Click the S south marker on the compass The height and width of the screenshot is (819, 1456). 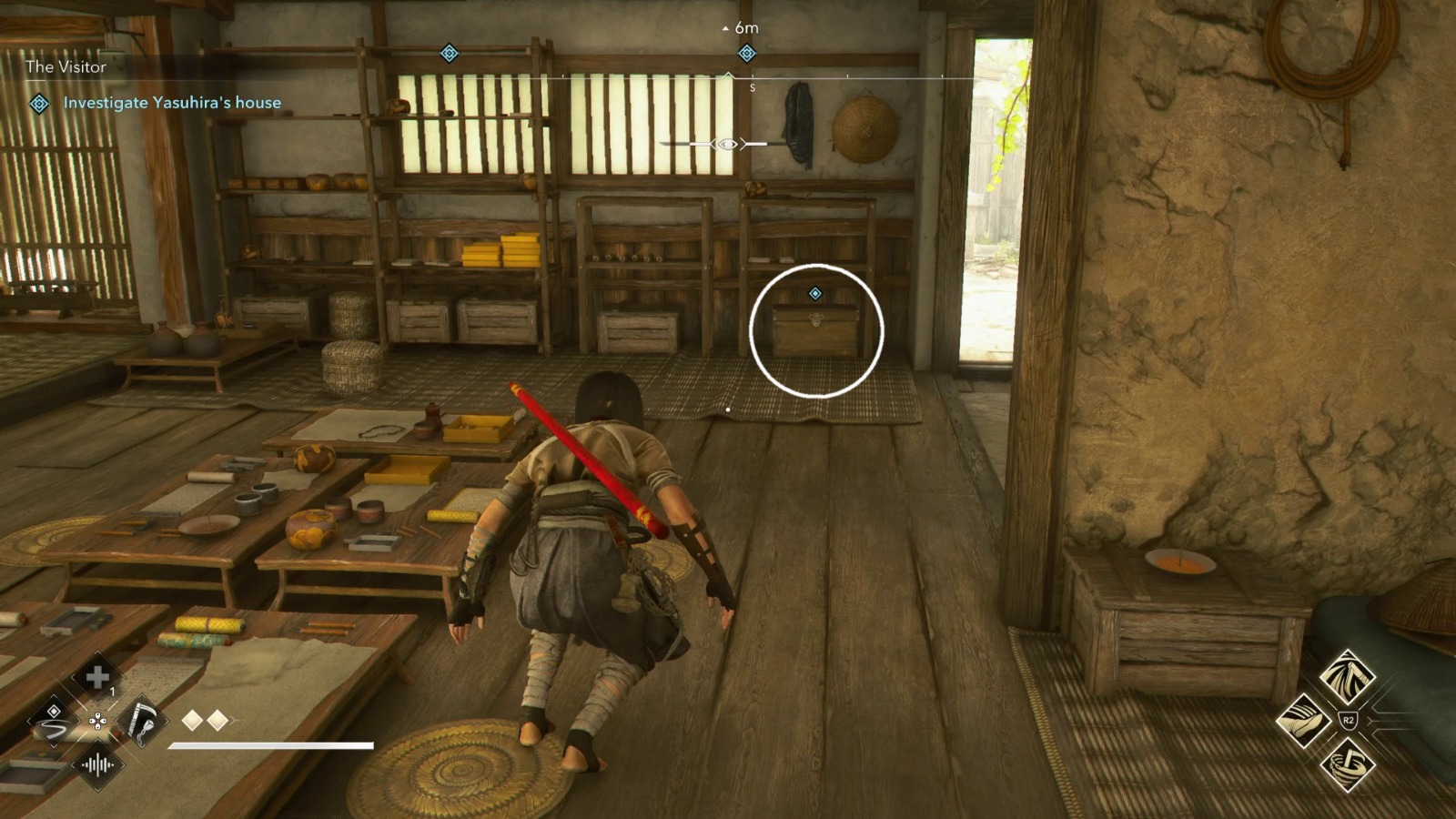(753, 87)
